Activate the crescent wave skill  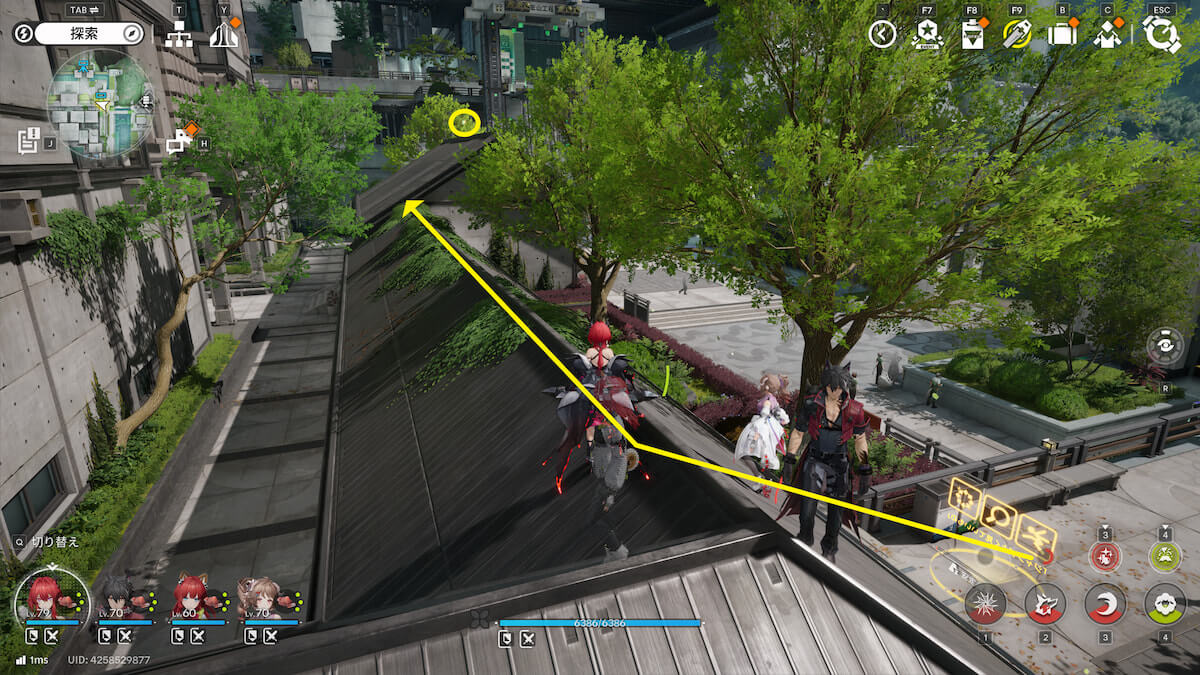(1105, 604)
